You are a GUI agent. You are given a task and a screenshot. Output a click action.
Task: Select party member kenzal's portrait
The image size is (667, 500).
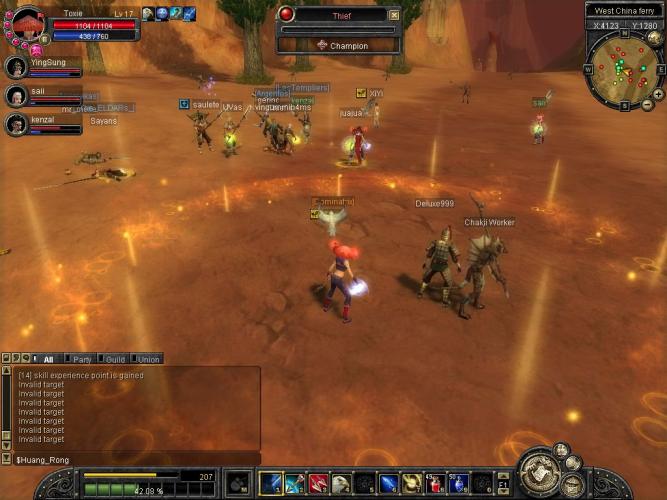tap(16, 123)
